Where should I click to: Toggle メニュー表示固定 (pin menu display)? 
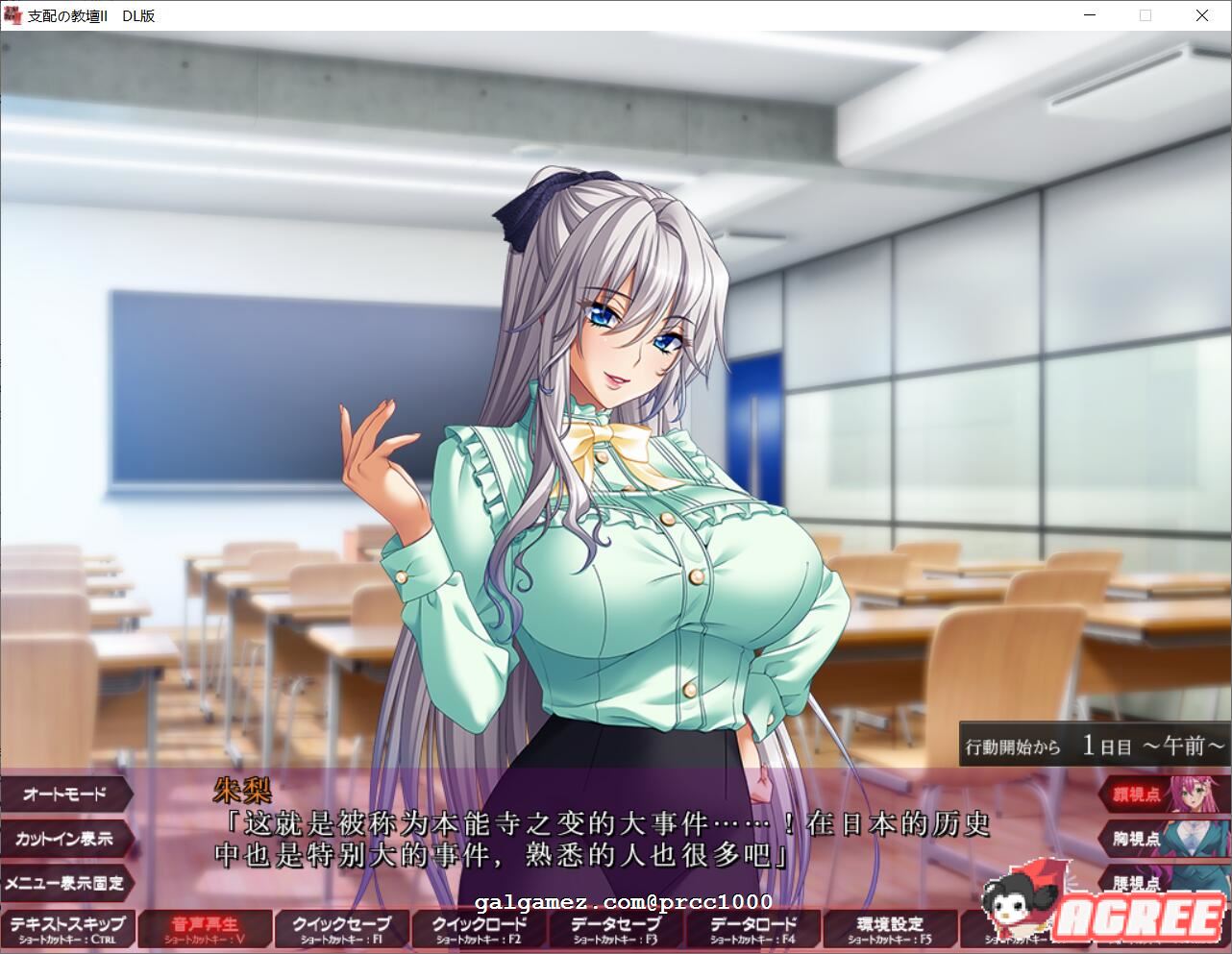[x=65, y=885]
